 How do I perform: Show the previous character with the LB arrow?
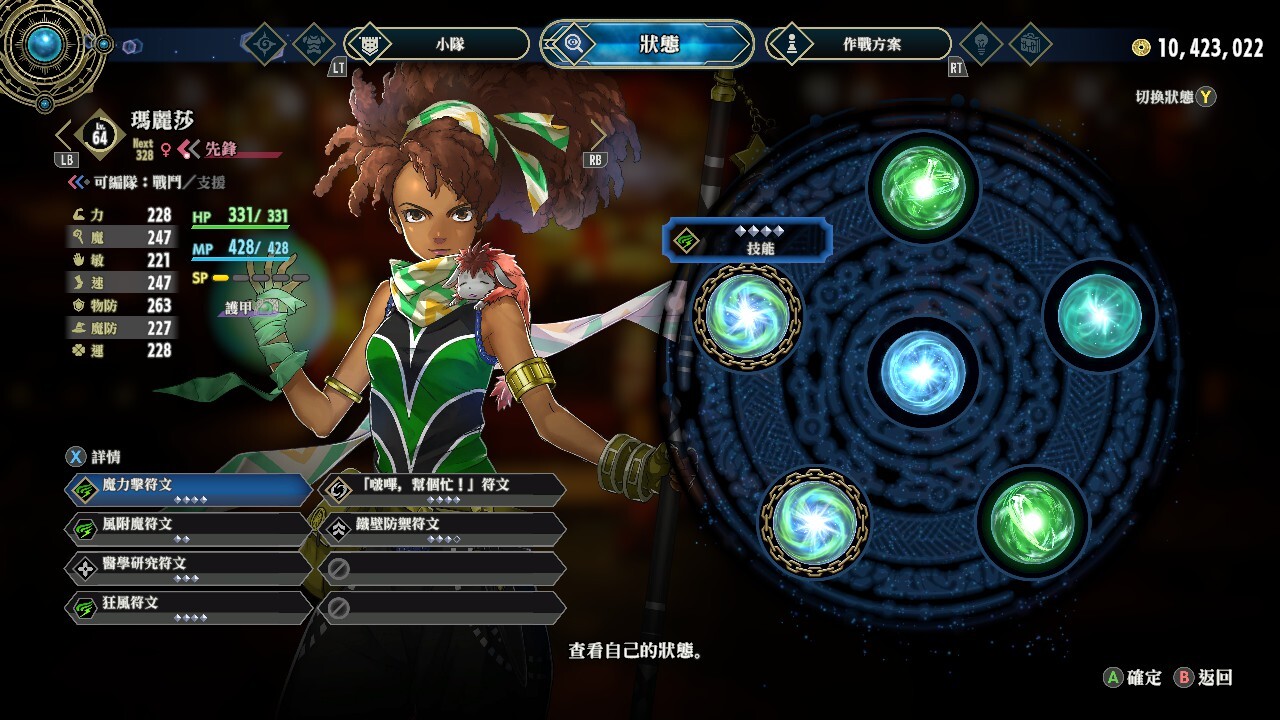point(66,138)
